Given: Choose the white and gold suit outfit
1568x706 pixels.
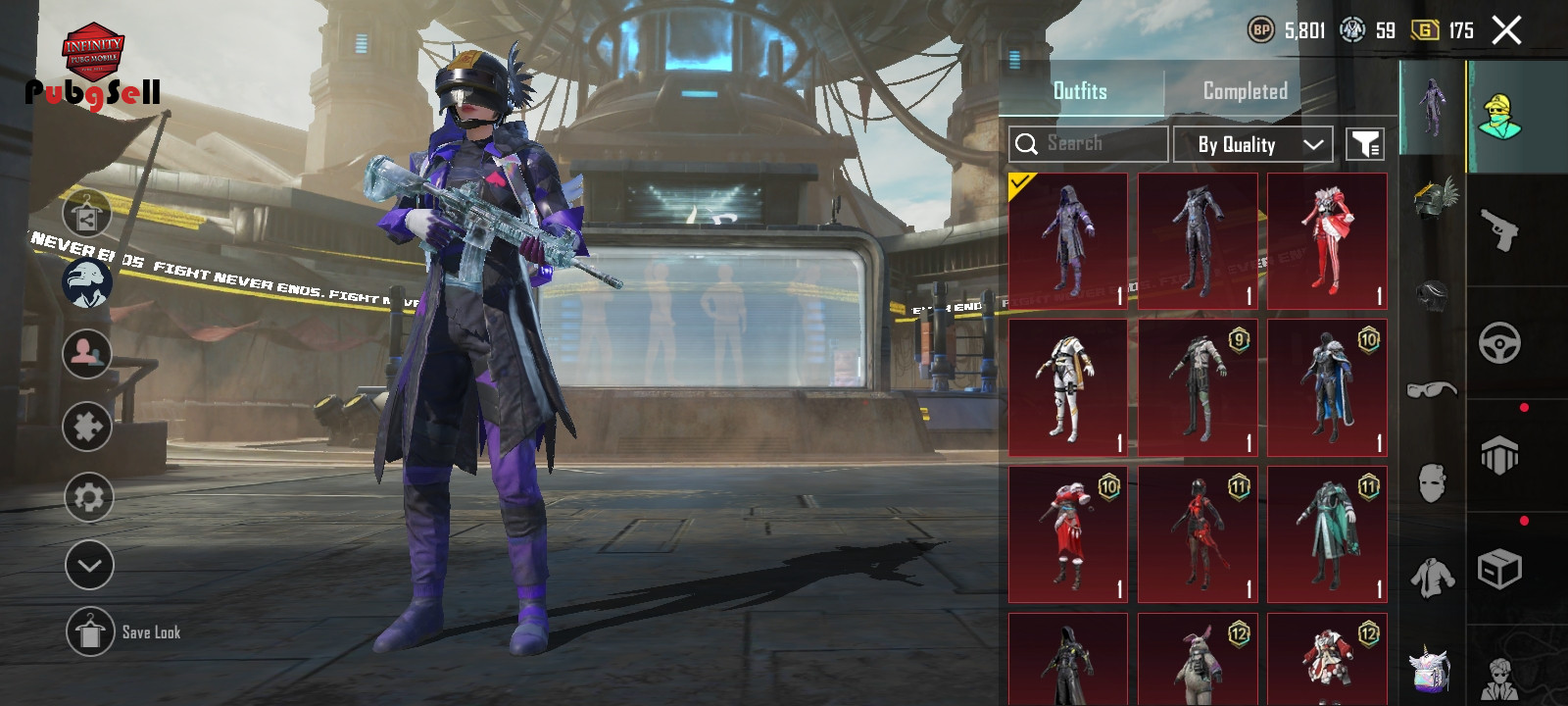Looking at the screenshot, I should (1067, 387).
